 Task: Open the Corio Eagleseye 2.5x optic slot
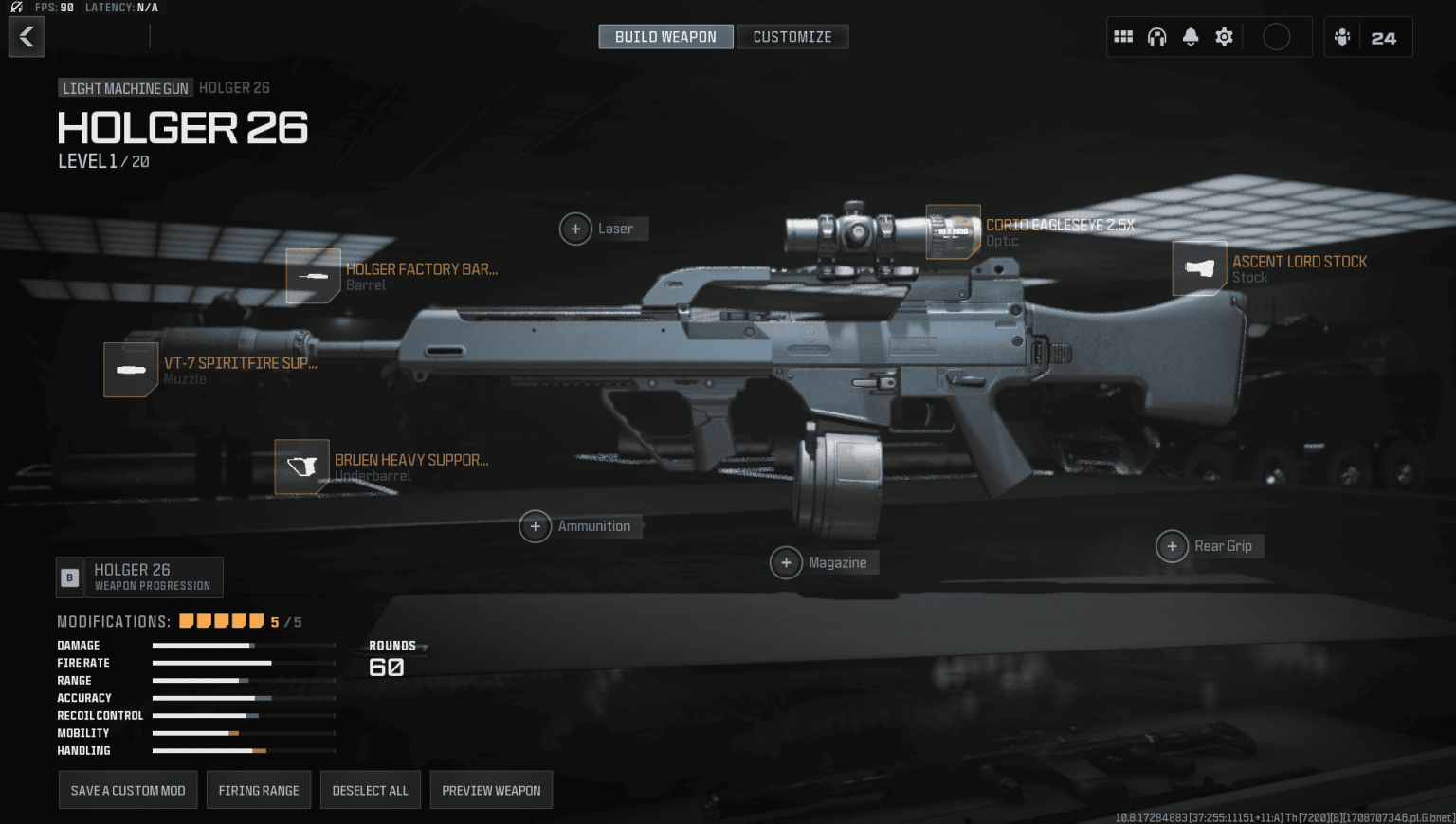tap(954, 232)
